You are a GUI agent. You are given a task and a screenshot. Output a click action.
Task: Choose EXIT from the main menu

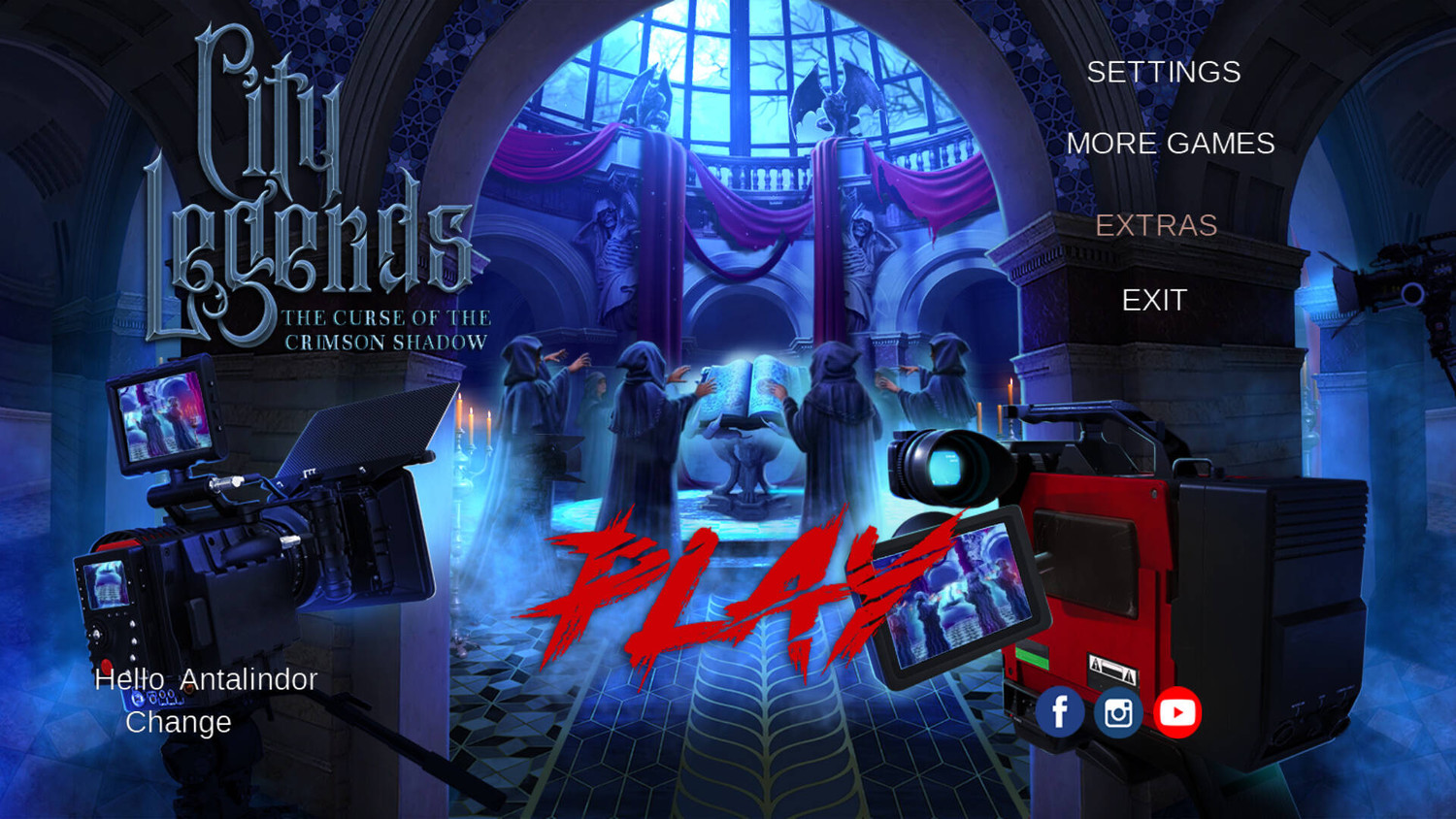tap(1153, 299)
